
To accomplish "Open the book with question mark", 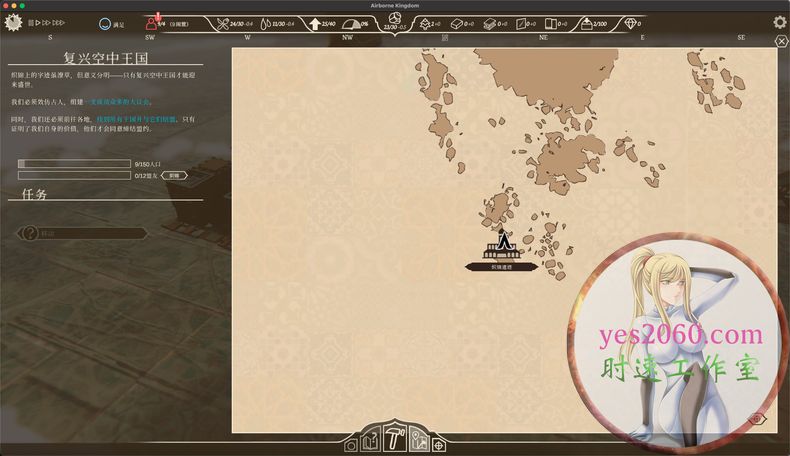I will [370, 441].
